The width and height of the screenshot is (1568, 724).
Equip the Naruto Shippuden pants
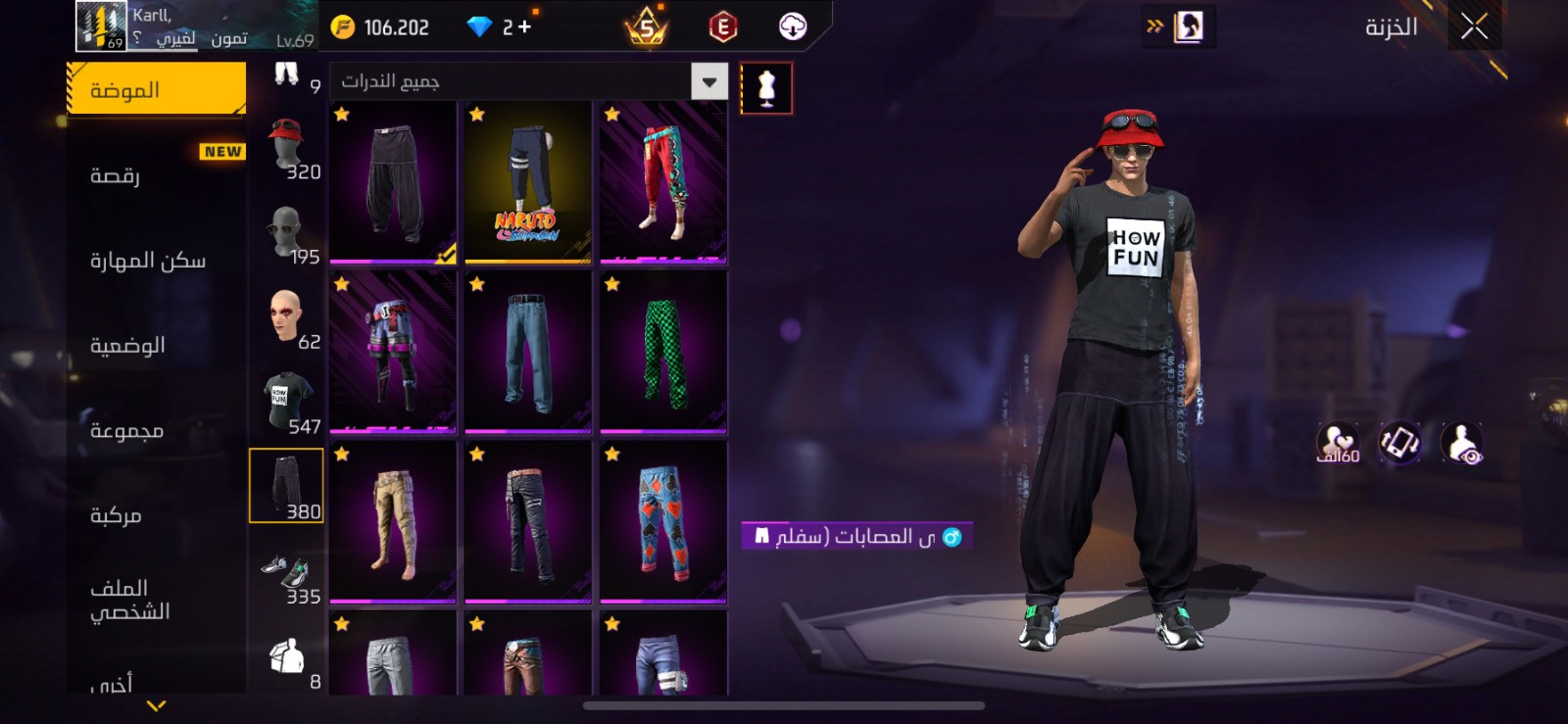(x=528, y=181)
